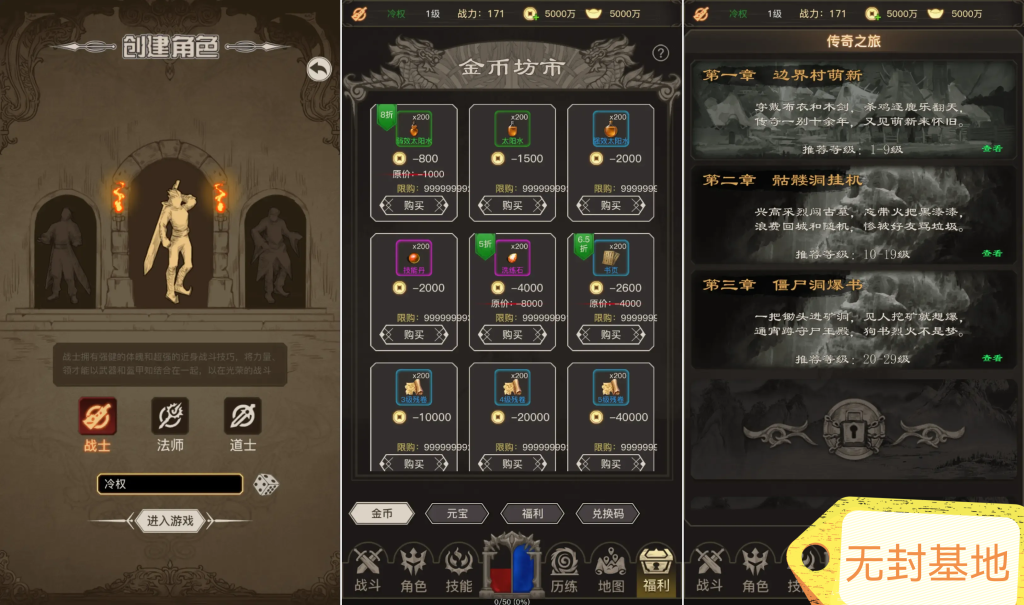The width and height of the screenshot is (1024, 605).
Task: View chapter one 边界村萌新
Action: coord(991,148)
